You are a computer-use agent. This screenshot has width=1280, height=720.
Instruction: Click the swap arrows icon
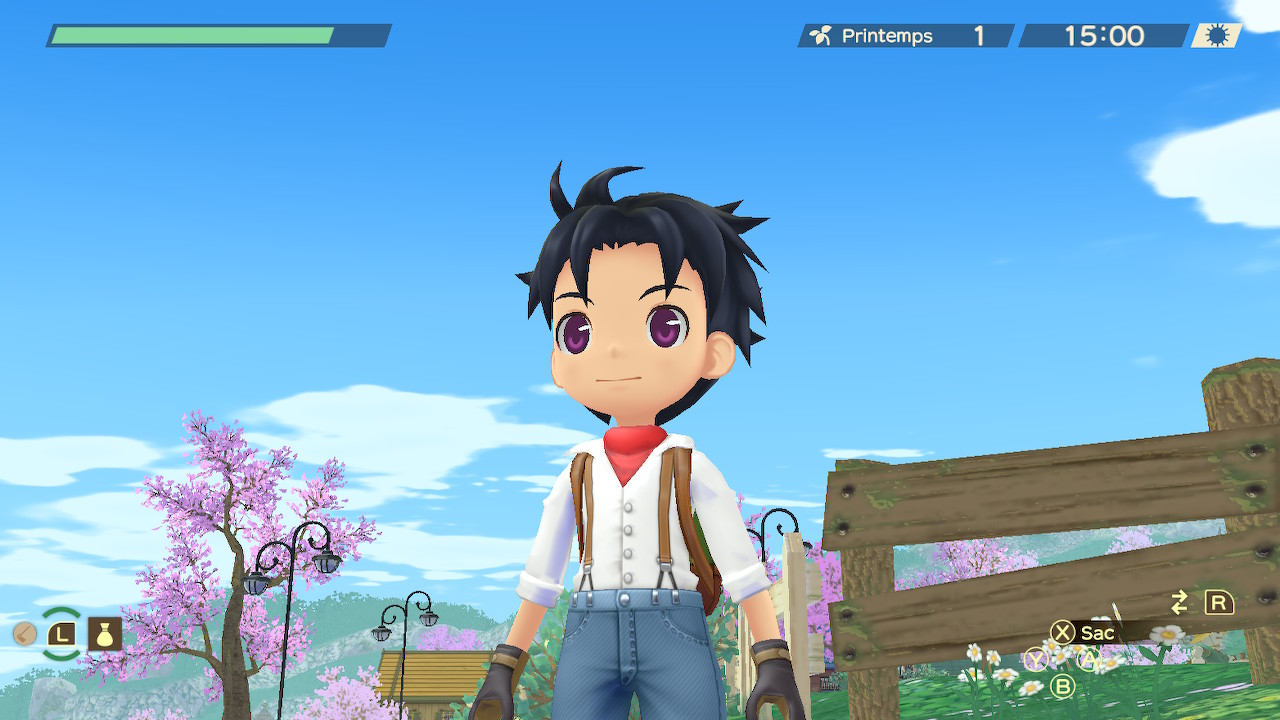pos(1180,602)
